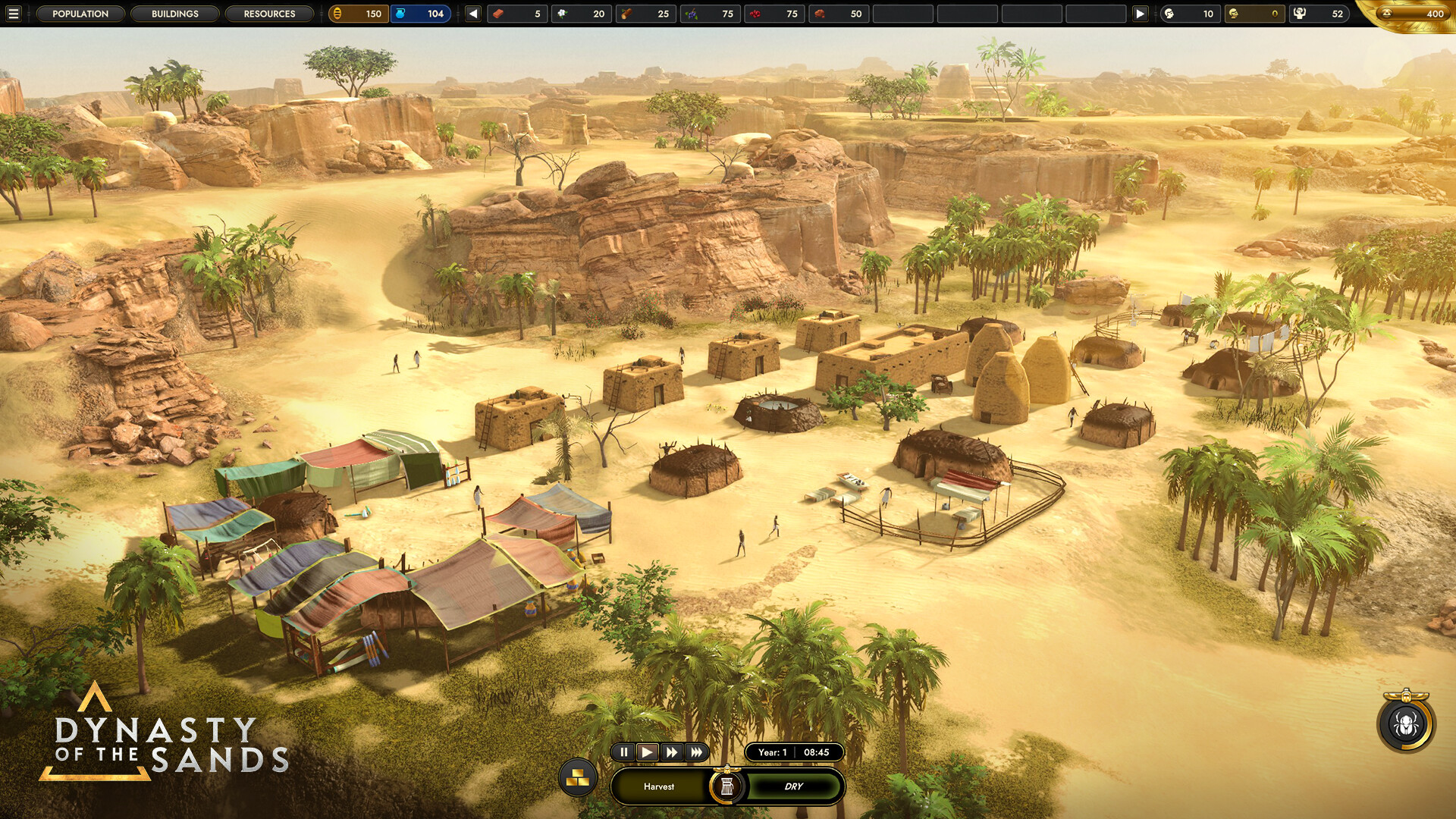Screen dimensions: 1456x819
Task: Select the worker population head icon
Action: 1170,14
